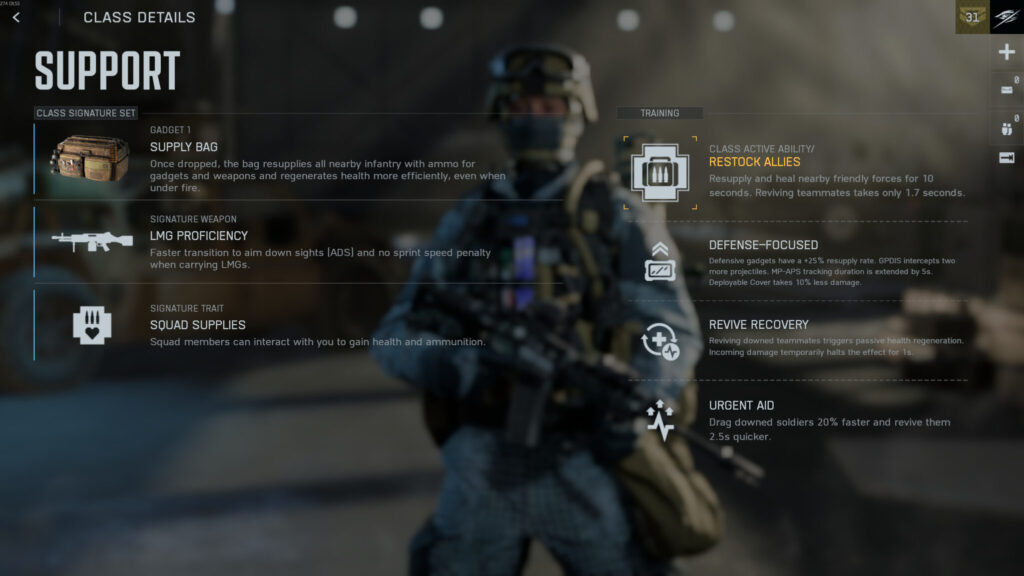Open the sidebar icon above the friends icon
The image size is (1024, 576).
[1007, 91]
